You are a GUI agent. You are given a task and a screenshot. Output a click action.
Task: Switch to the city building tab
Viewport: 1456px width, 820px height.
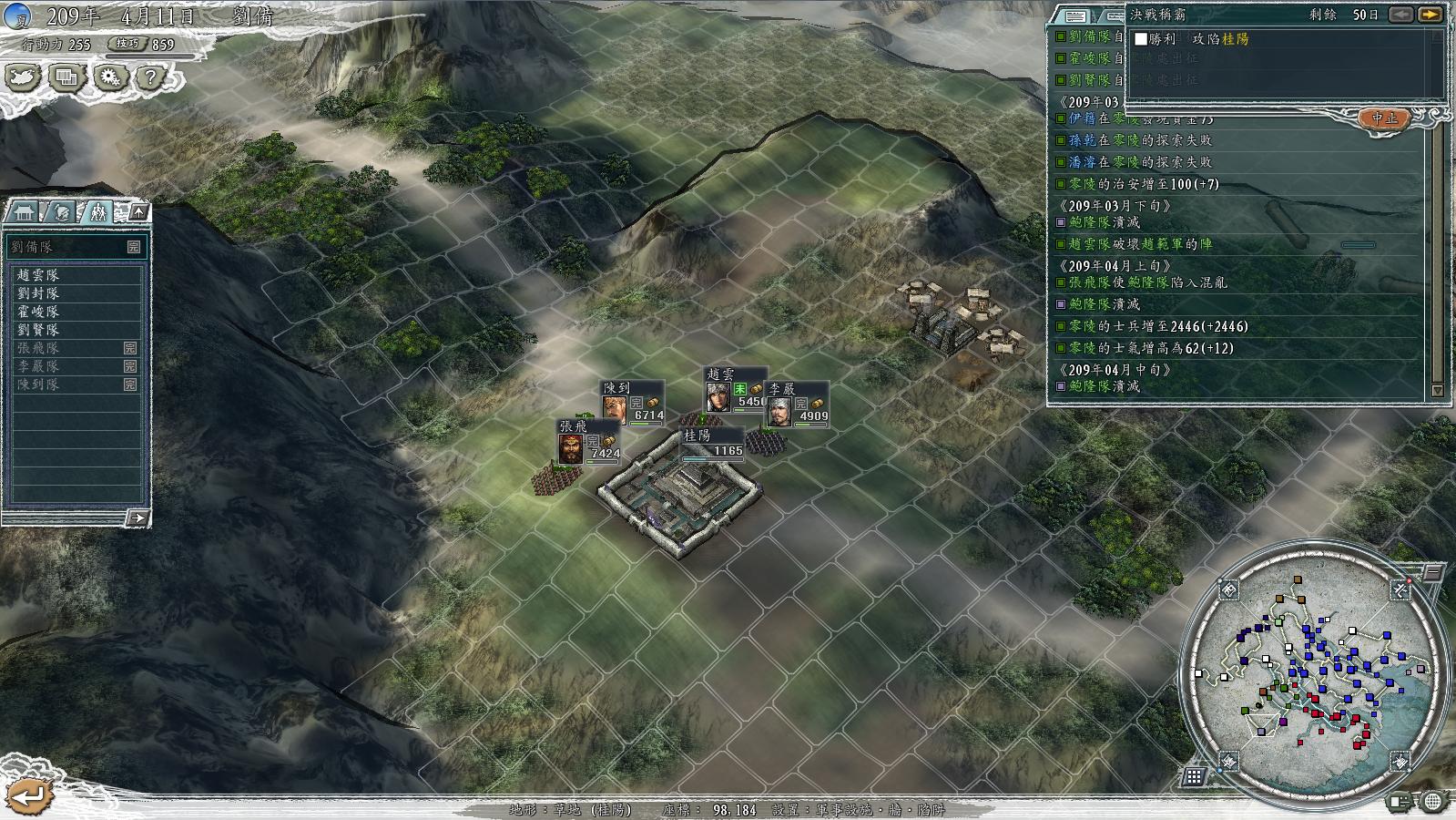click(24, 212)
